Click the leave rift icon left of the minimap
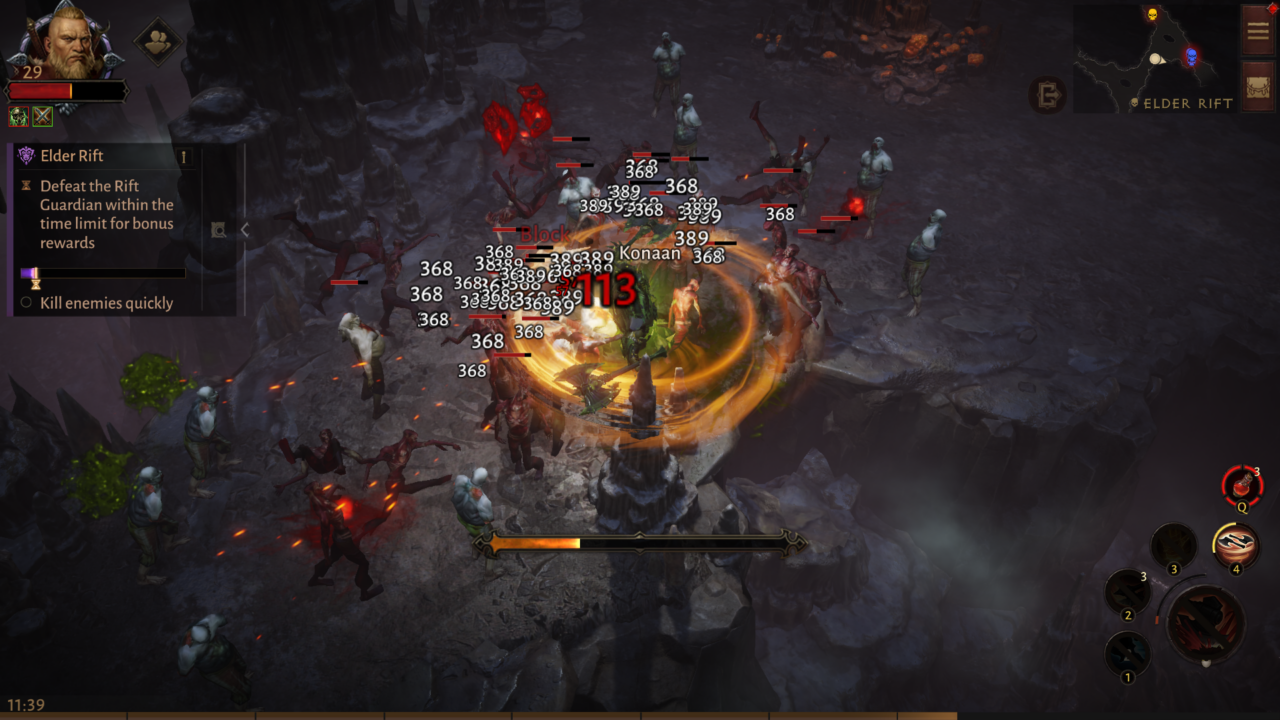This screenshot has height=720, width=1280. pos(1048,96)
